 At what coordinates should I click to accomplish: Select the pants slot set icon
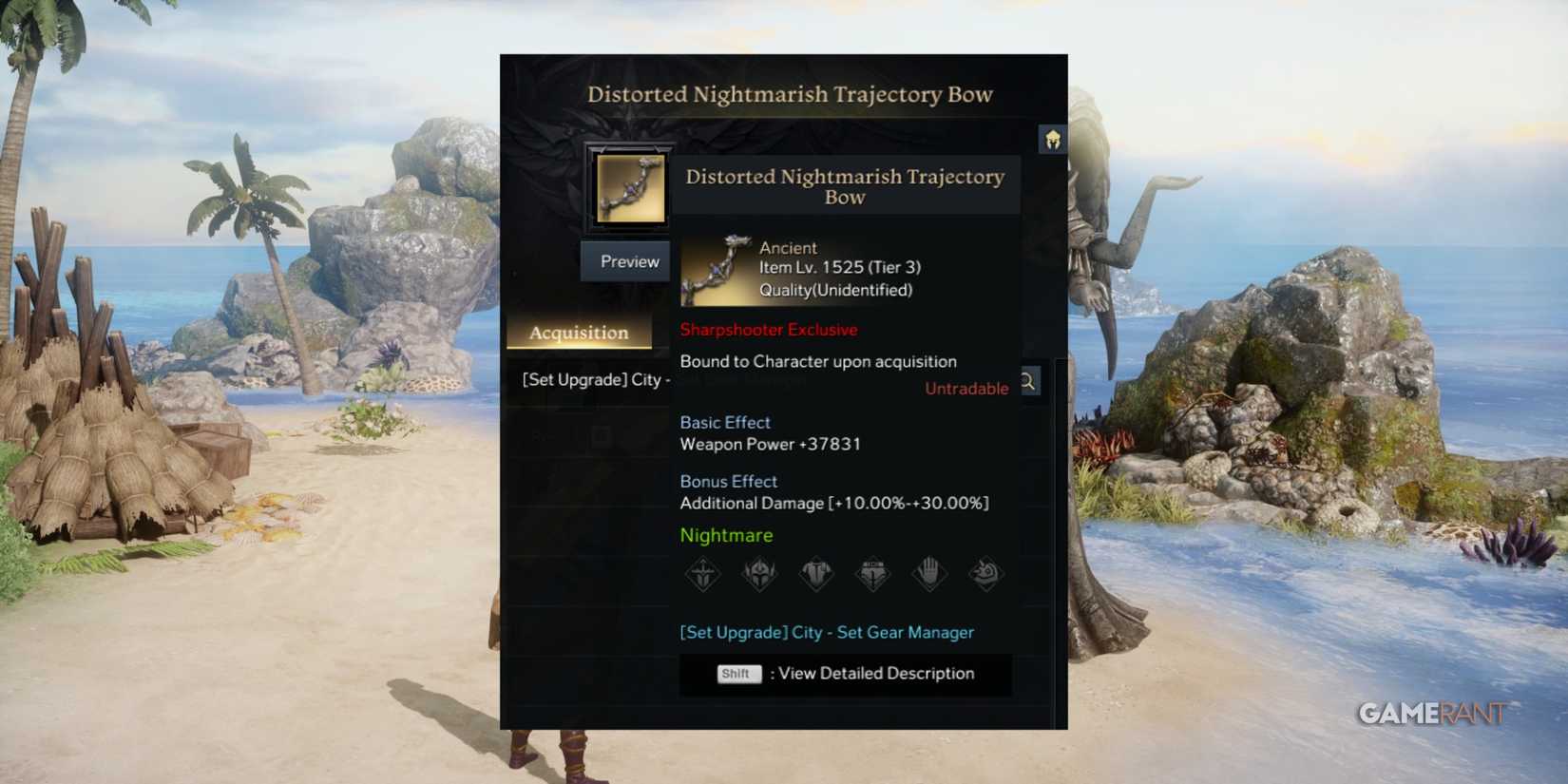(873, 573)
